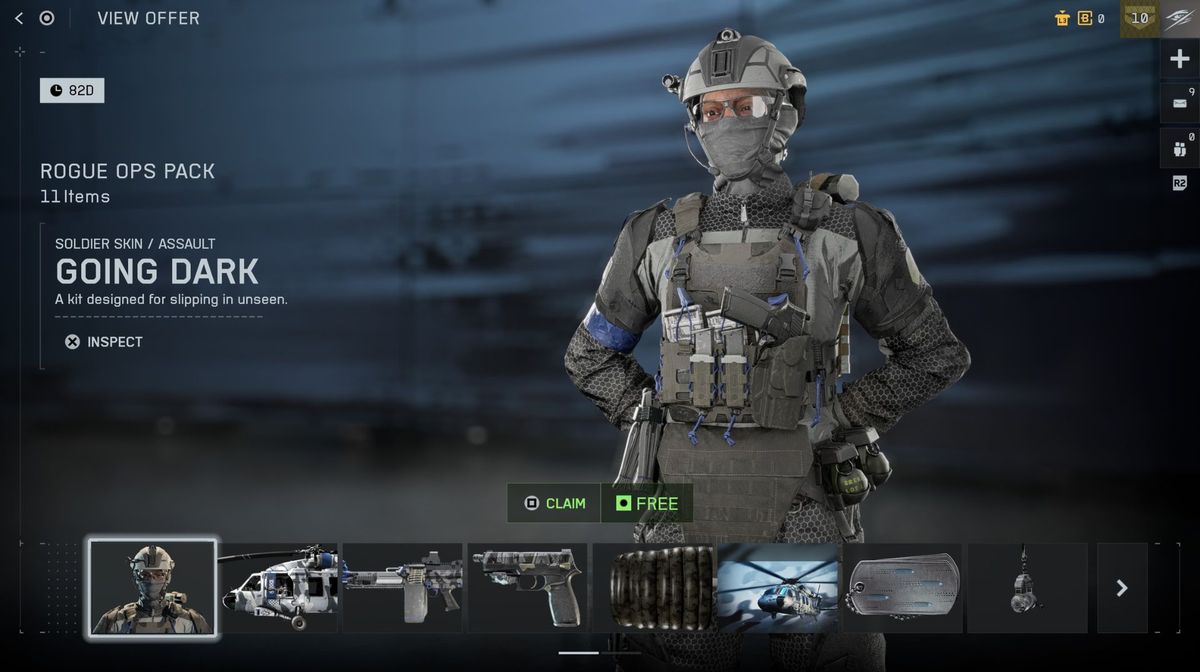View the camo pistol skin thumbnail
Screen dimensions: 1200x672
pos(527,587)
